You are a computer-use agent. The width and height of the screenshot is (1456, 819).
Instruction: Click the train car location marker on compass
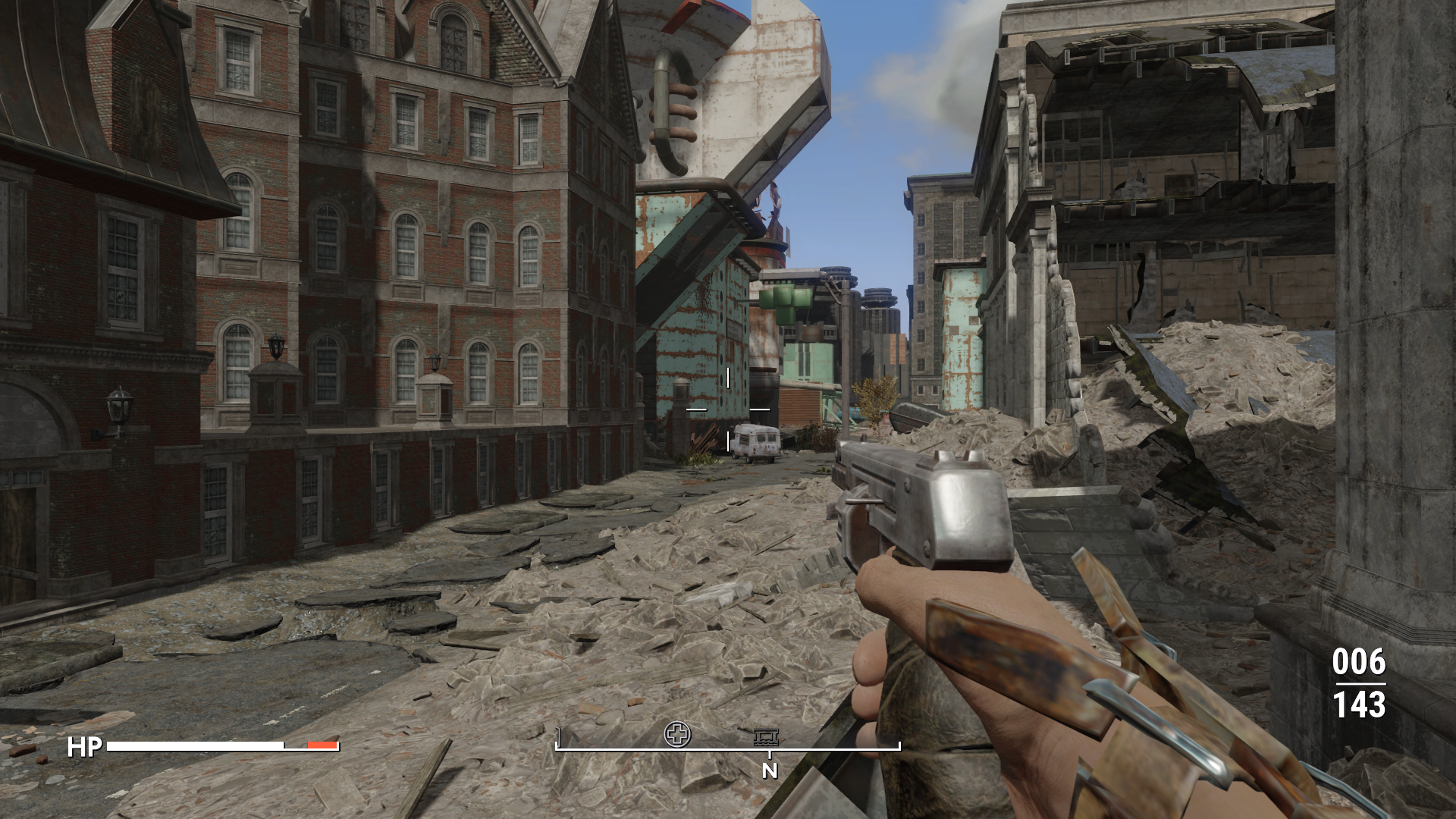tap(767, 736)
